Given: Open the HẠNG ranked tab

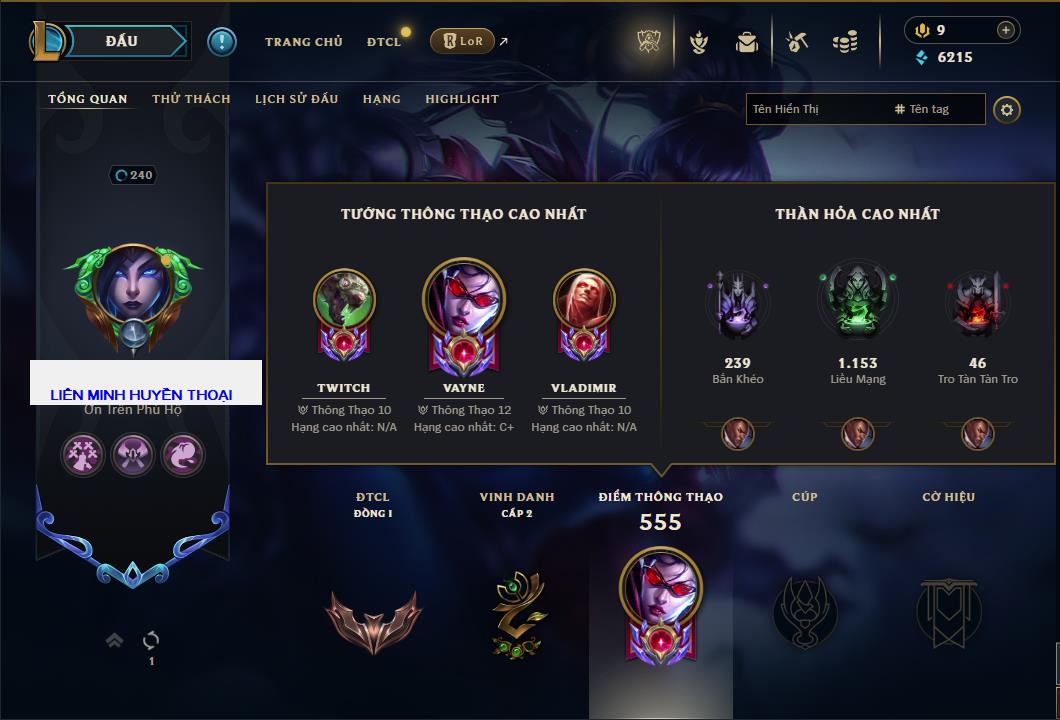Looking at the screenshot, I should [381, 99].
